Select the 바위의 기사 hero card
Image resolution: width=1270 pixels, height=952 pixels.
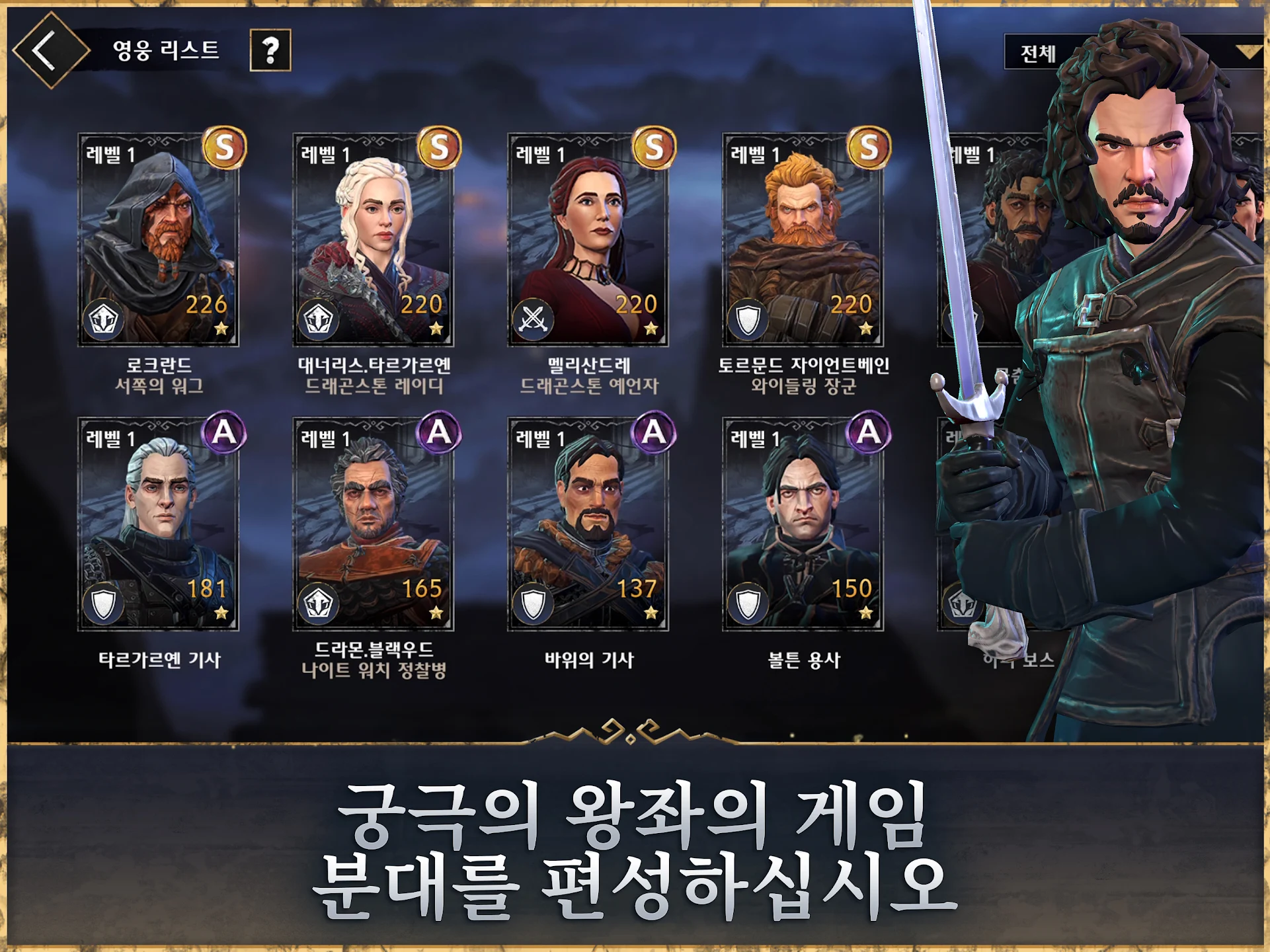click(x=588, y=524)
